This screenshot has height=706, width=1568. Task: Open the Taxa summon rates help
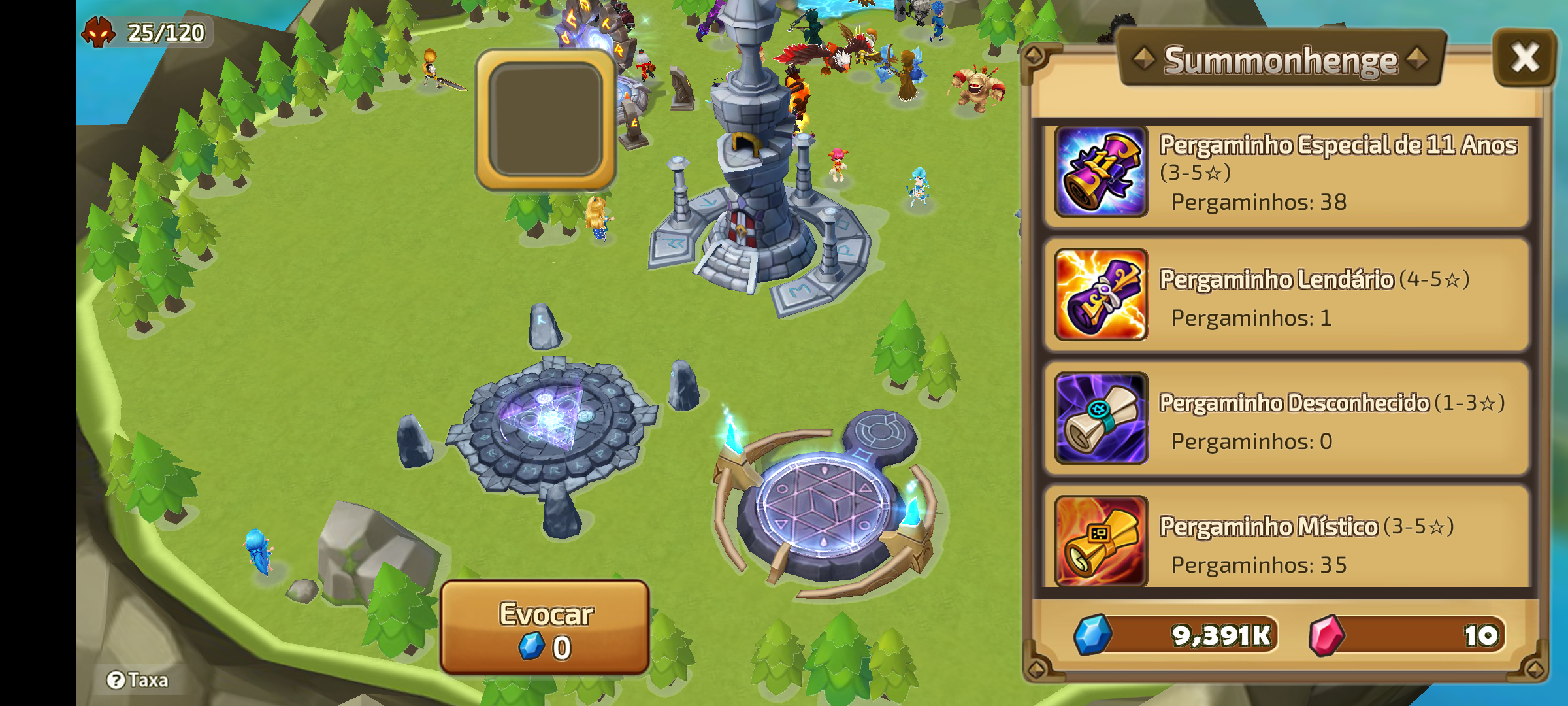(x=138, y=681)
